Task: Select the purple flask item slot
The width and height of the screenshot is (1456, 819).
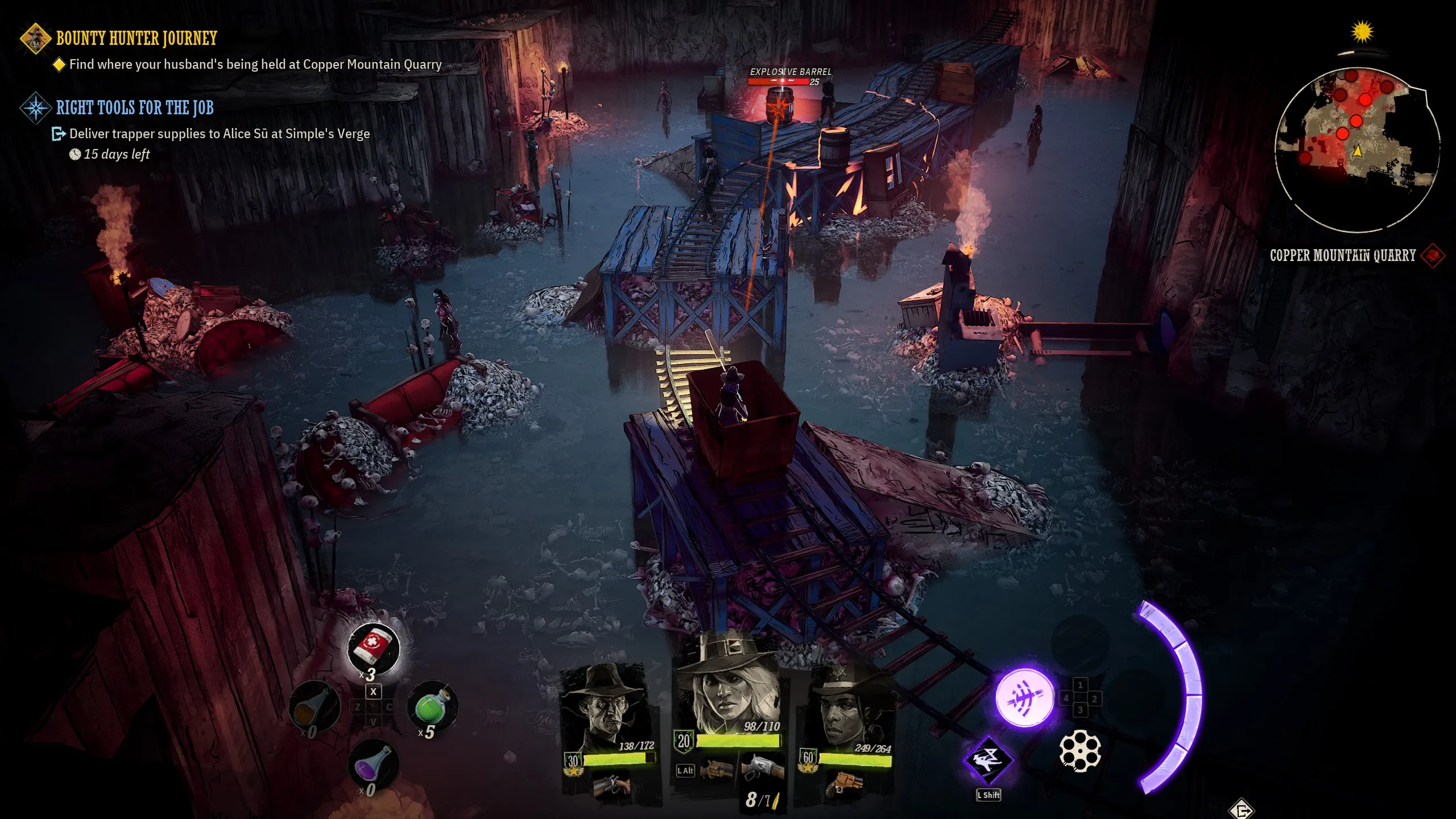Action: pos(373,765)
